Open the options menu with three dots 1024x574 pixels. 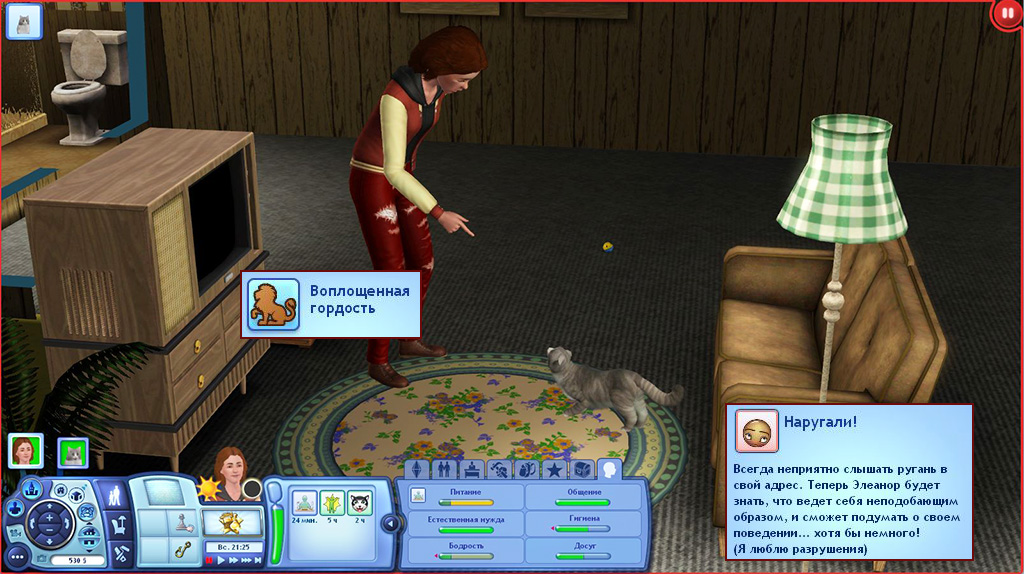click(x=17, y=555)
